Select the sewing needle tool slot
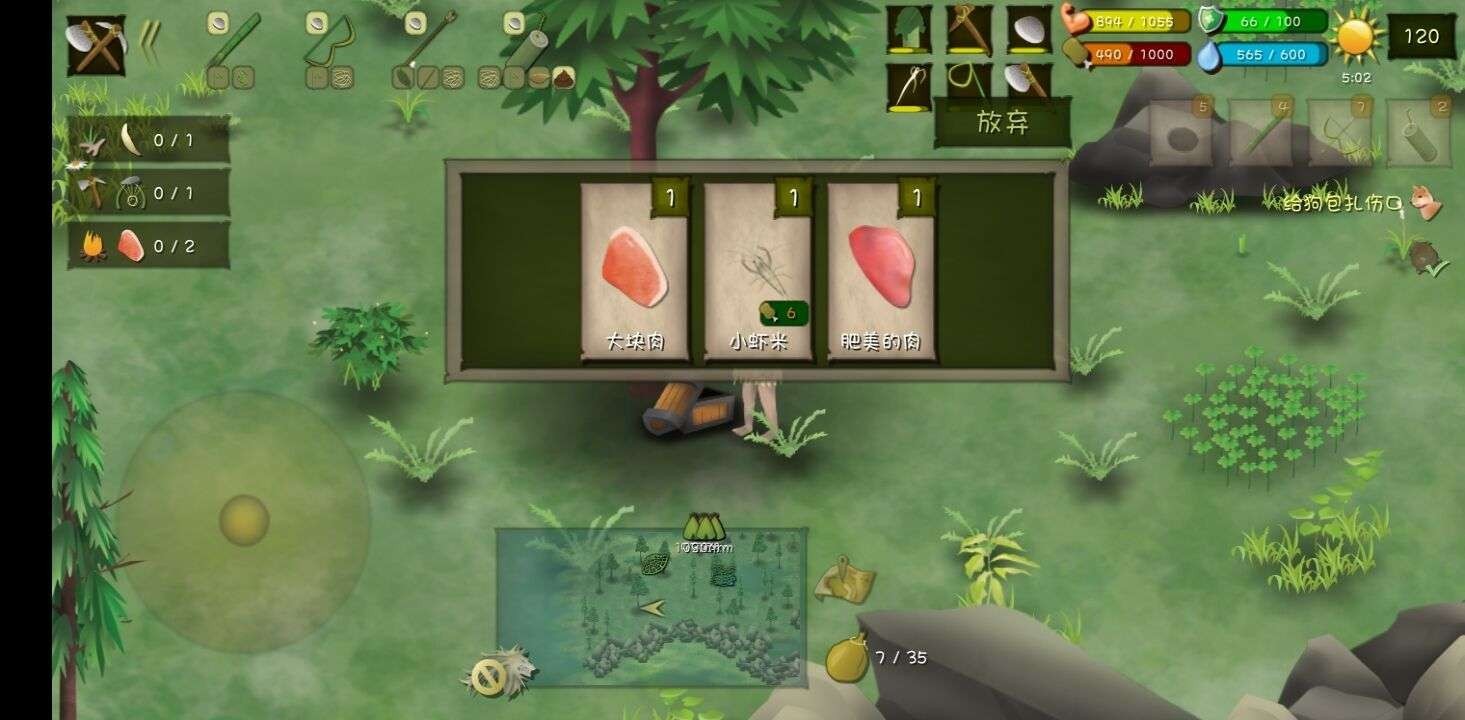The height and width of the screenshot is (720, 1465). 908,87
